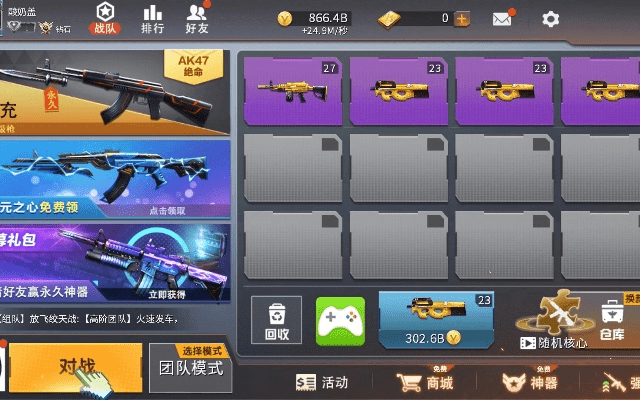The image size is (640, 400).
Task: Open the 排行 ranking page
Action: point(153,18)
